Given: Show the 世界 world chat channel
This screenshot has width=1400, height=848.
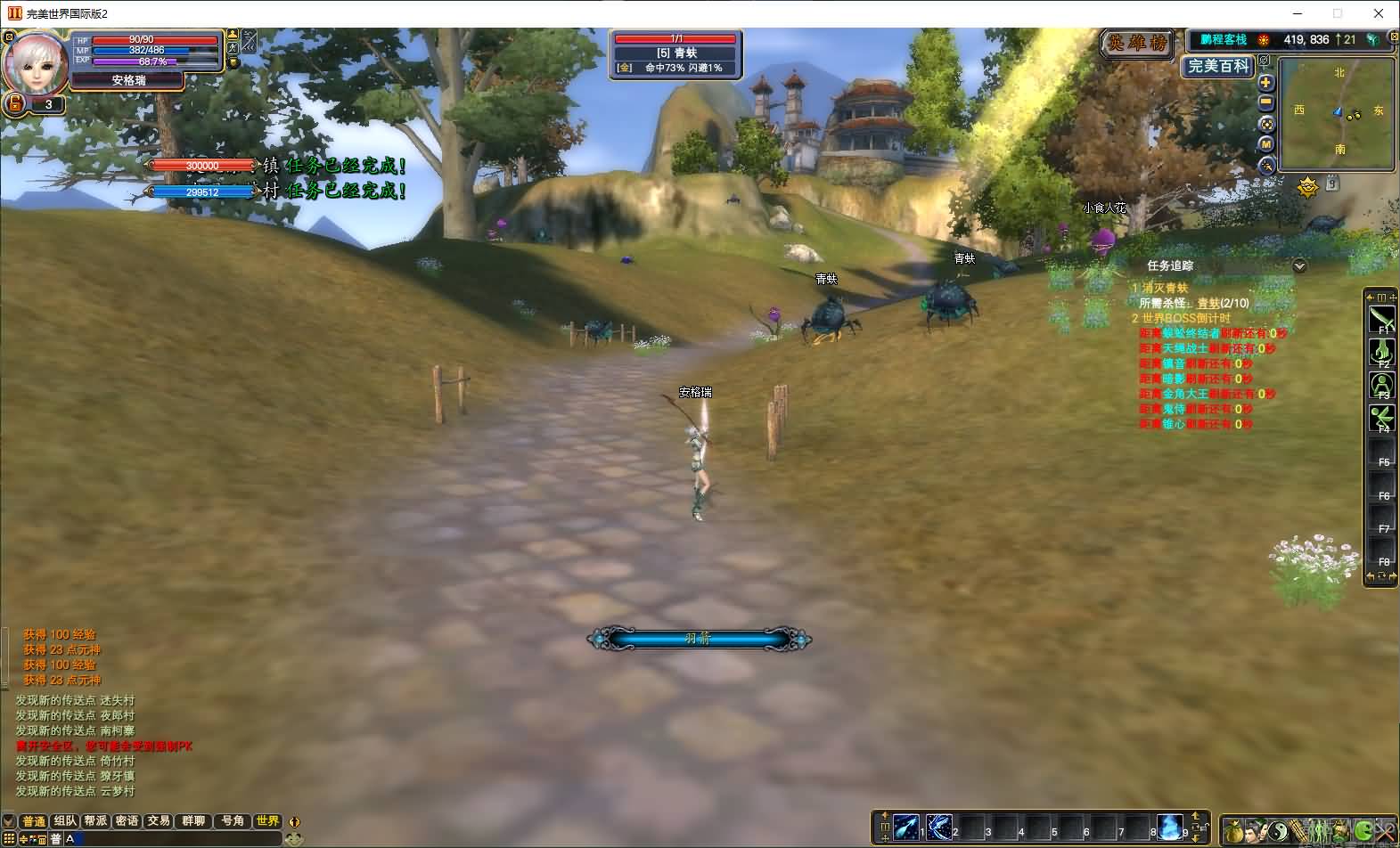Looking at the screenshot, I should (x=267, y=821).
